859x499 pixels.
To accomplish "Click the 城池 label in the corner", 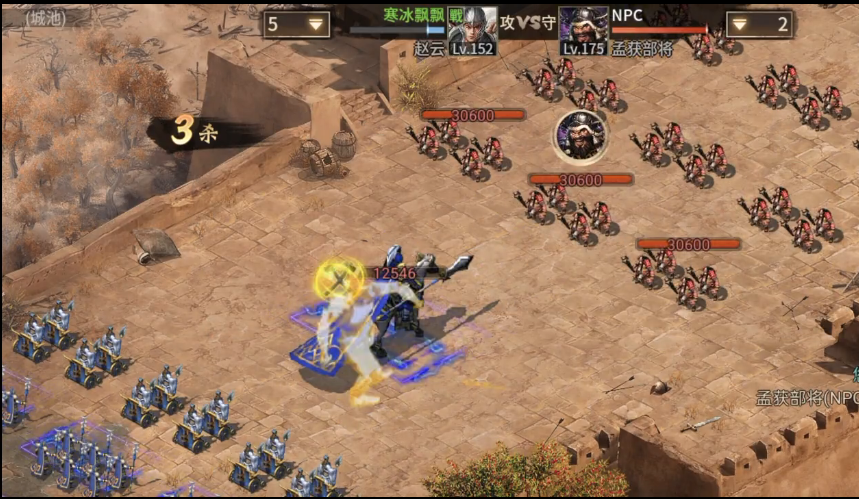I will 45,17.
